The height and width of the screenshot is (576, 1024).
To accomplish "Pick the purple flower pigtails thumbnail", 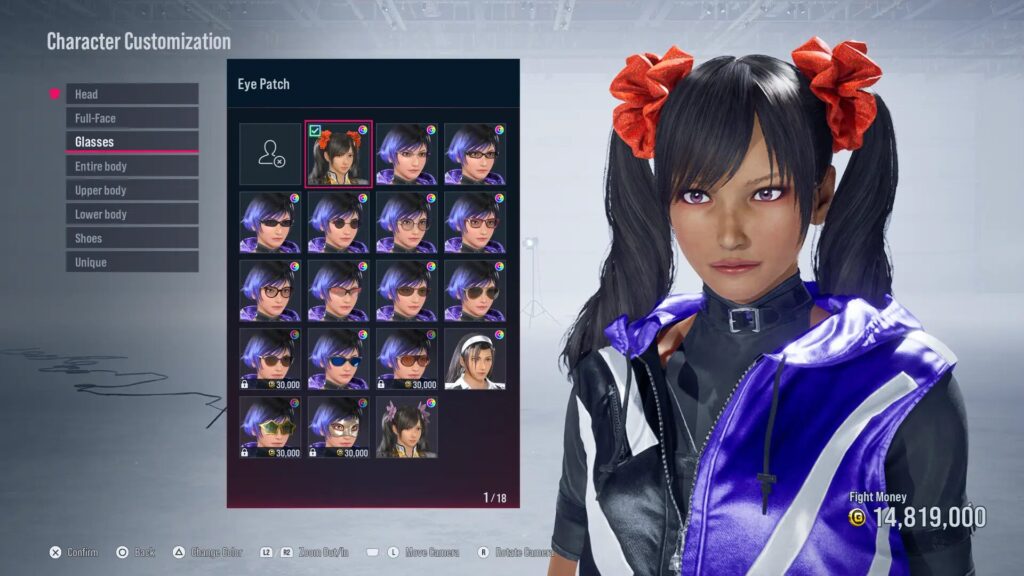I will point(406,427).
